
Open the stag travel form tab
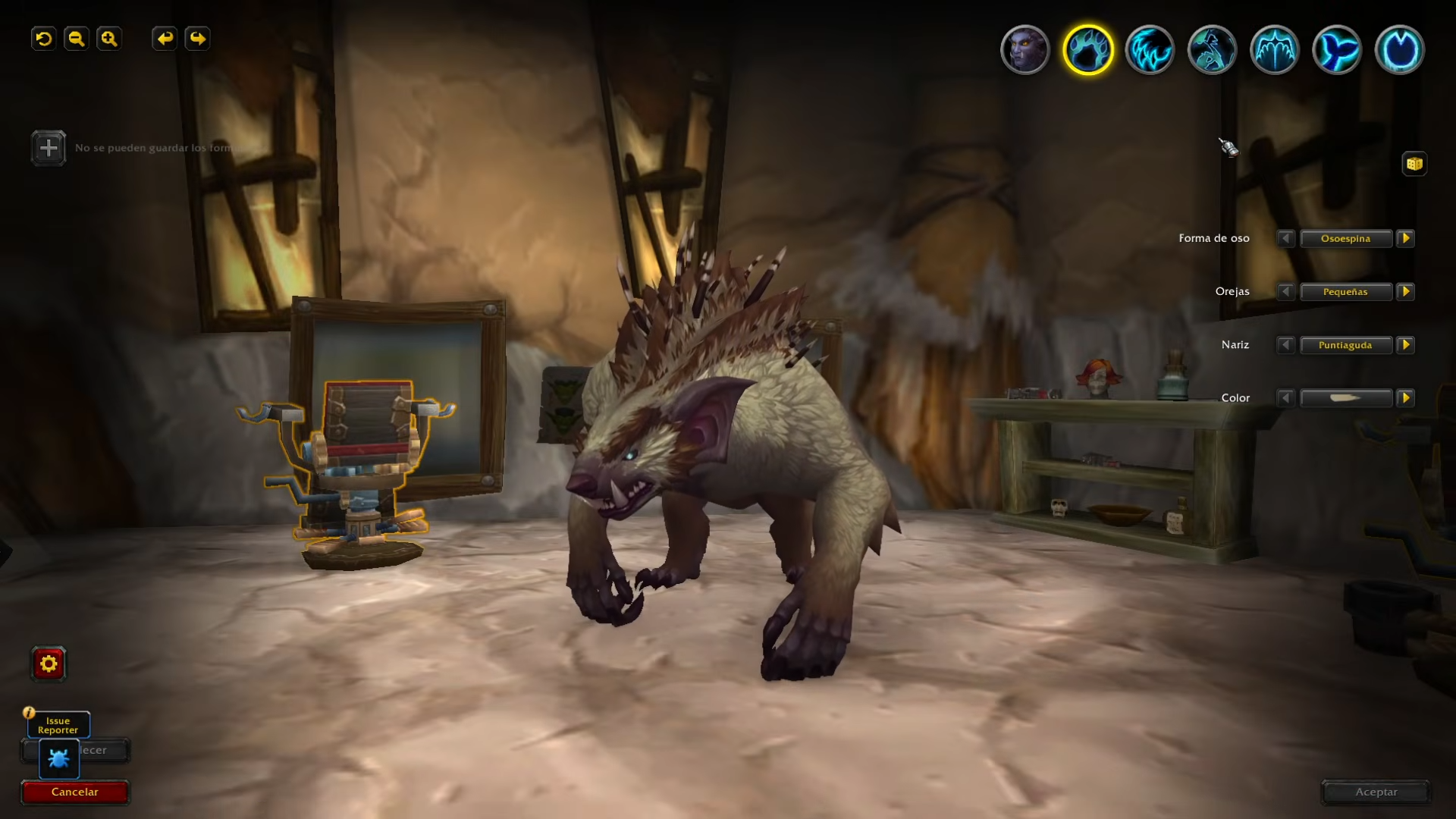point(1213,50)
